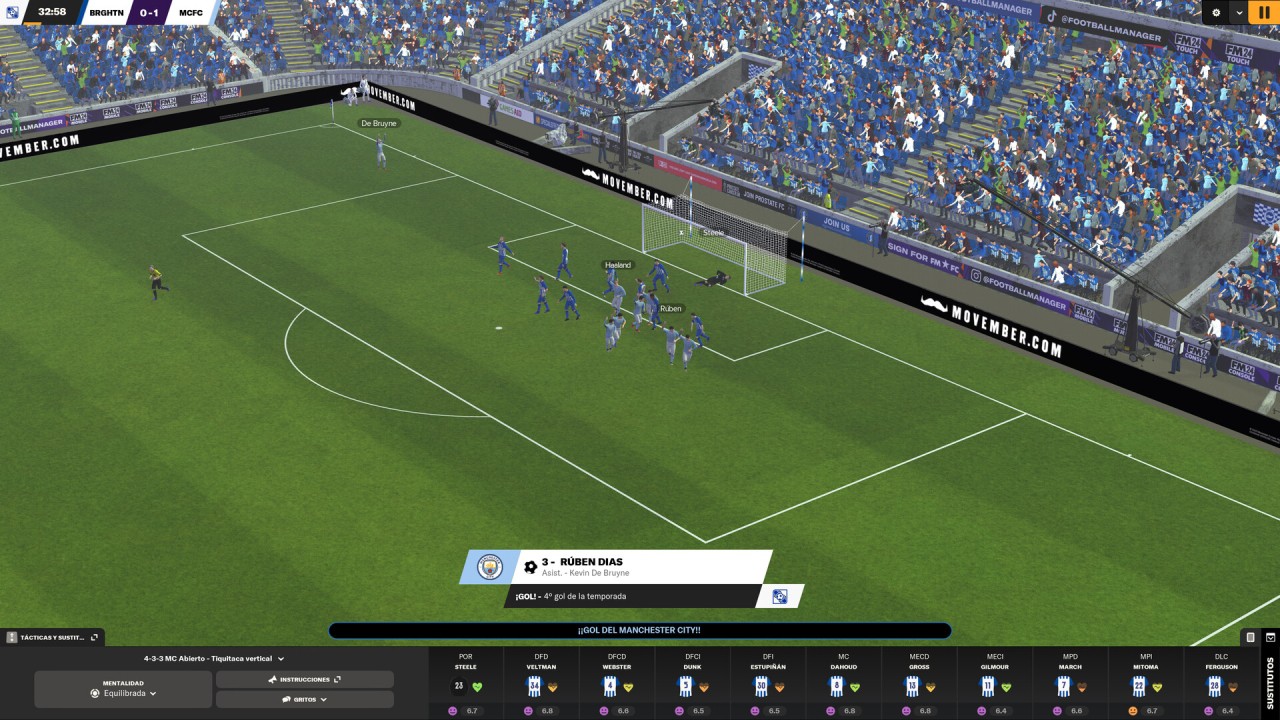Select Gilmour's player card

point(994,684)
